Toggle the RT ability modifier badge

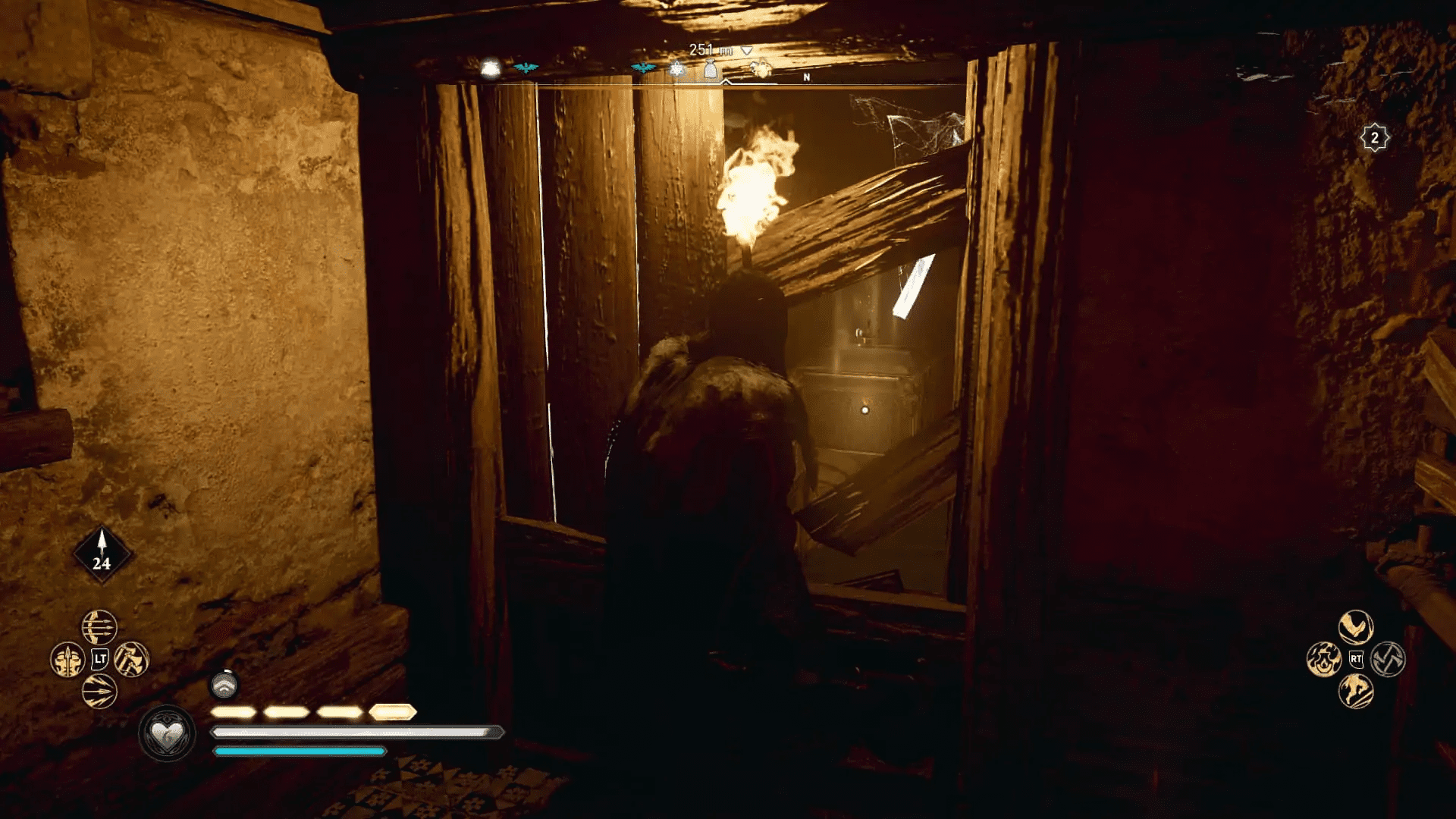coord(1357,658)
